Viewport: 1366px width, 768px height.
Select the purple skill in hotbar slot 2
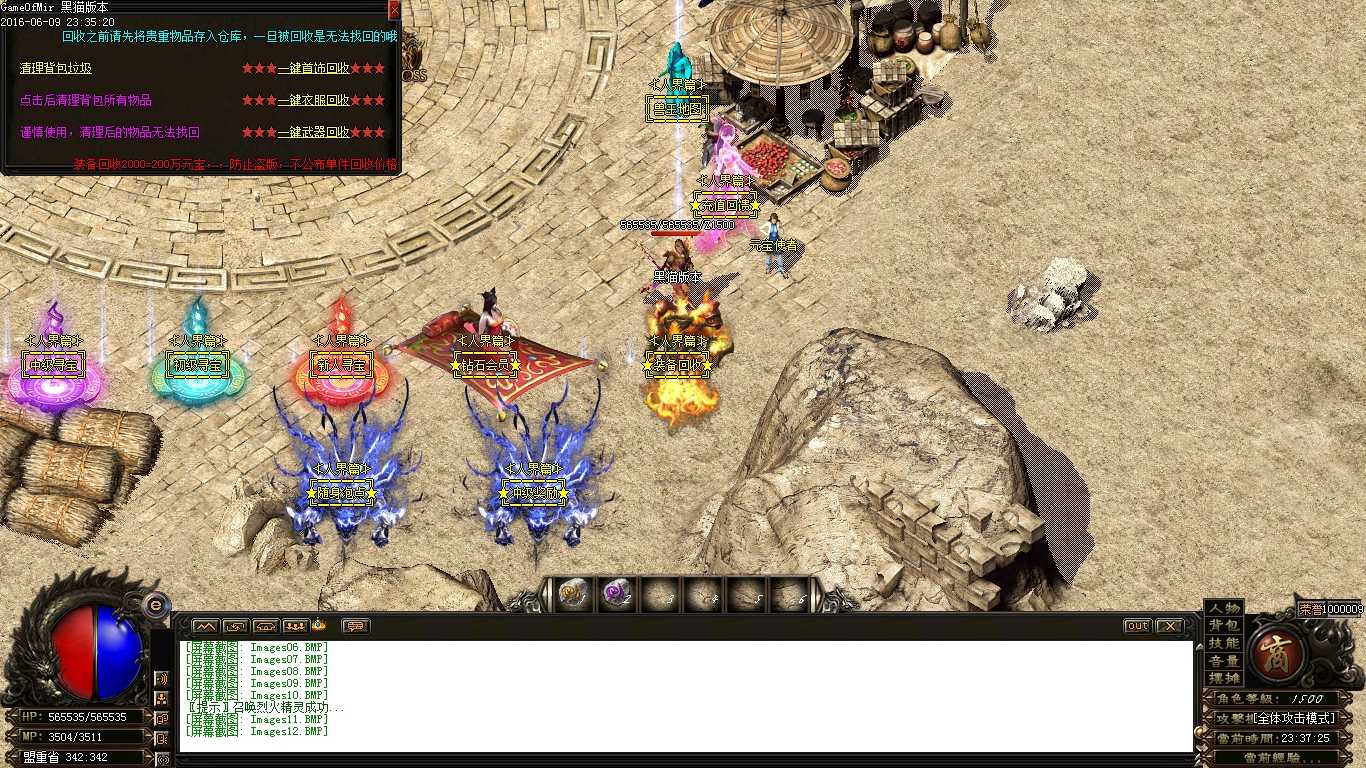617,594
